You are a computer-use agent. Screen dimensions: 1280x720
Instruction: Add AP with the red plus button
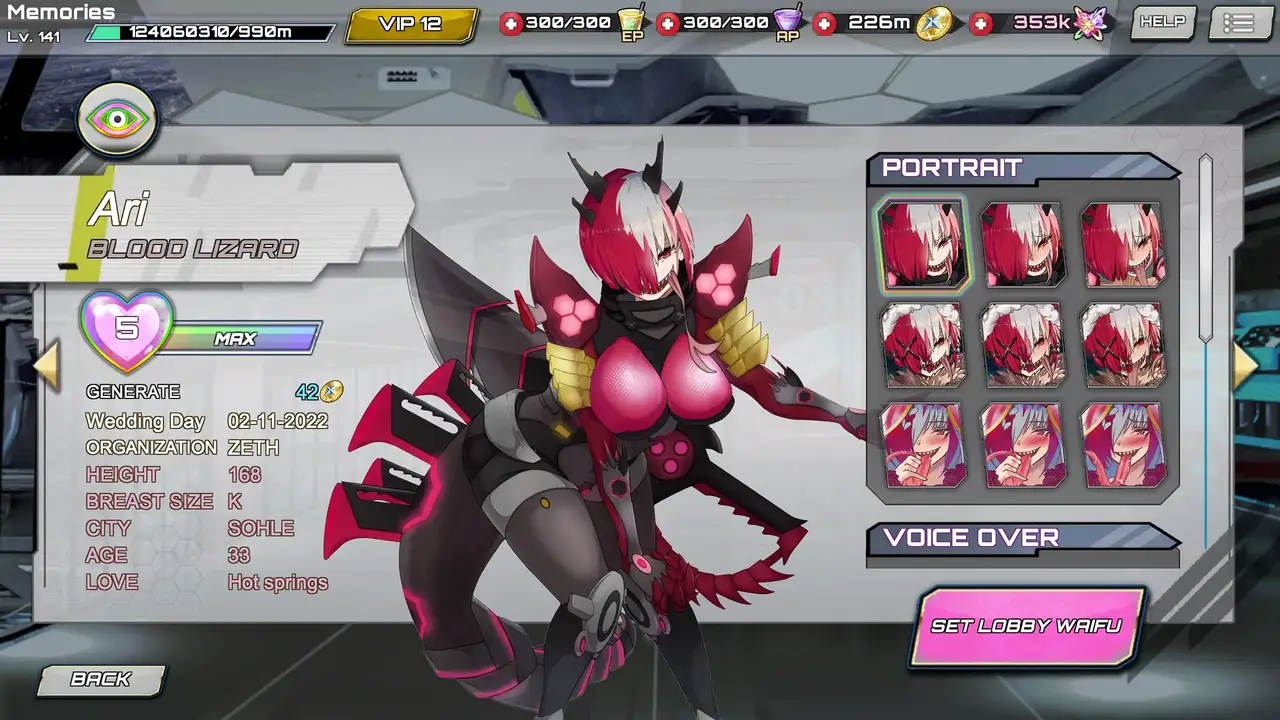coord(668,23)
